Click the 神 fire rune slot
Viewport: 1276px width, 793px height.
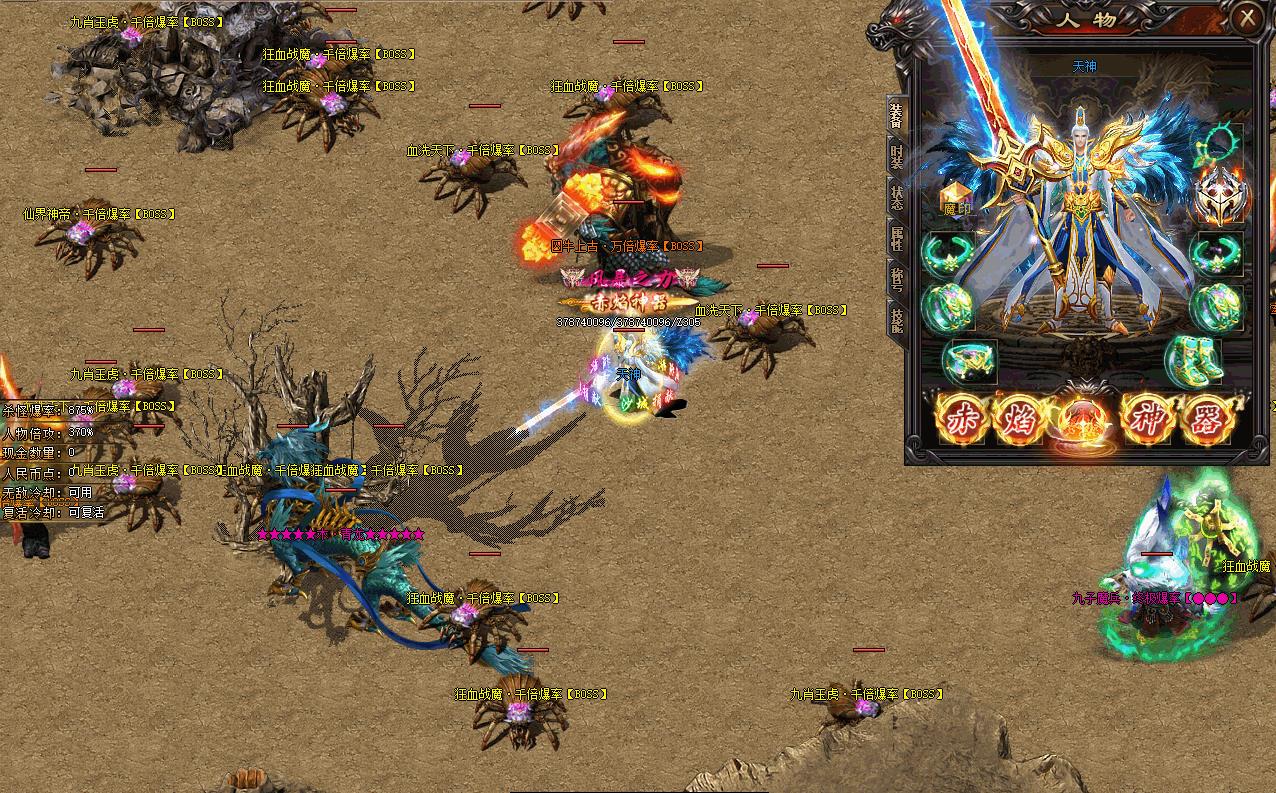click(x=1146, y=418)
